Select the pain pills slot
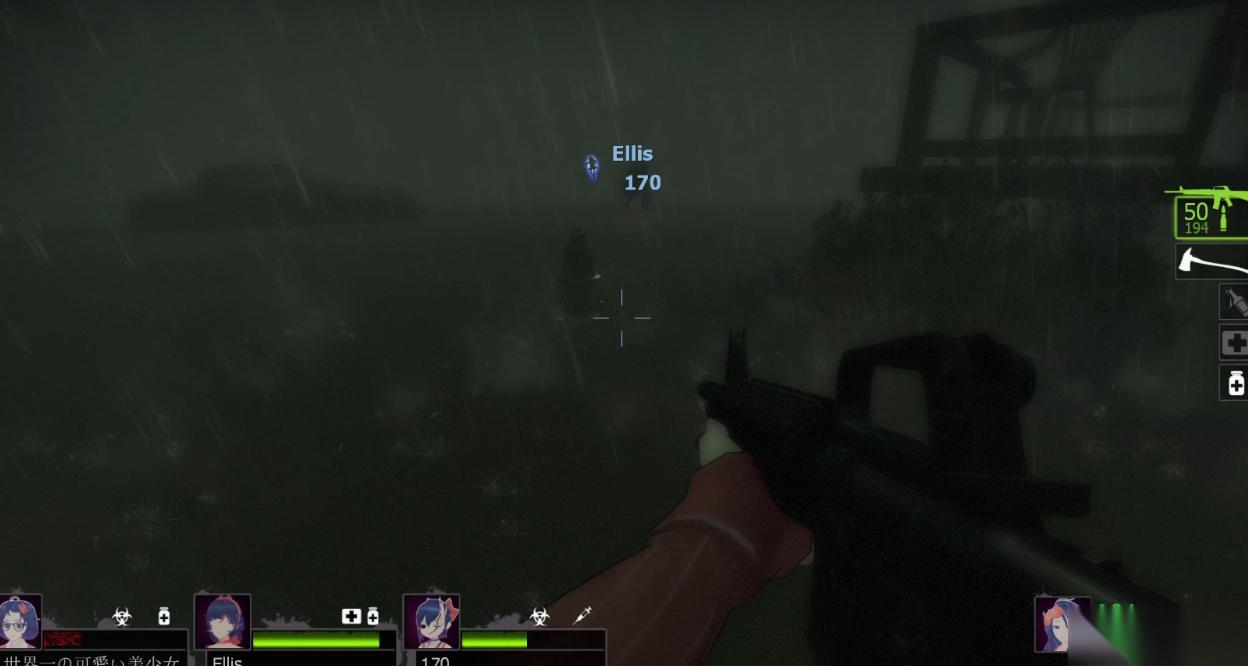 [x=1235, y=382]
